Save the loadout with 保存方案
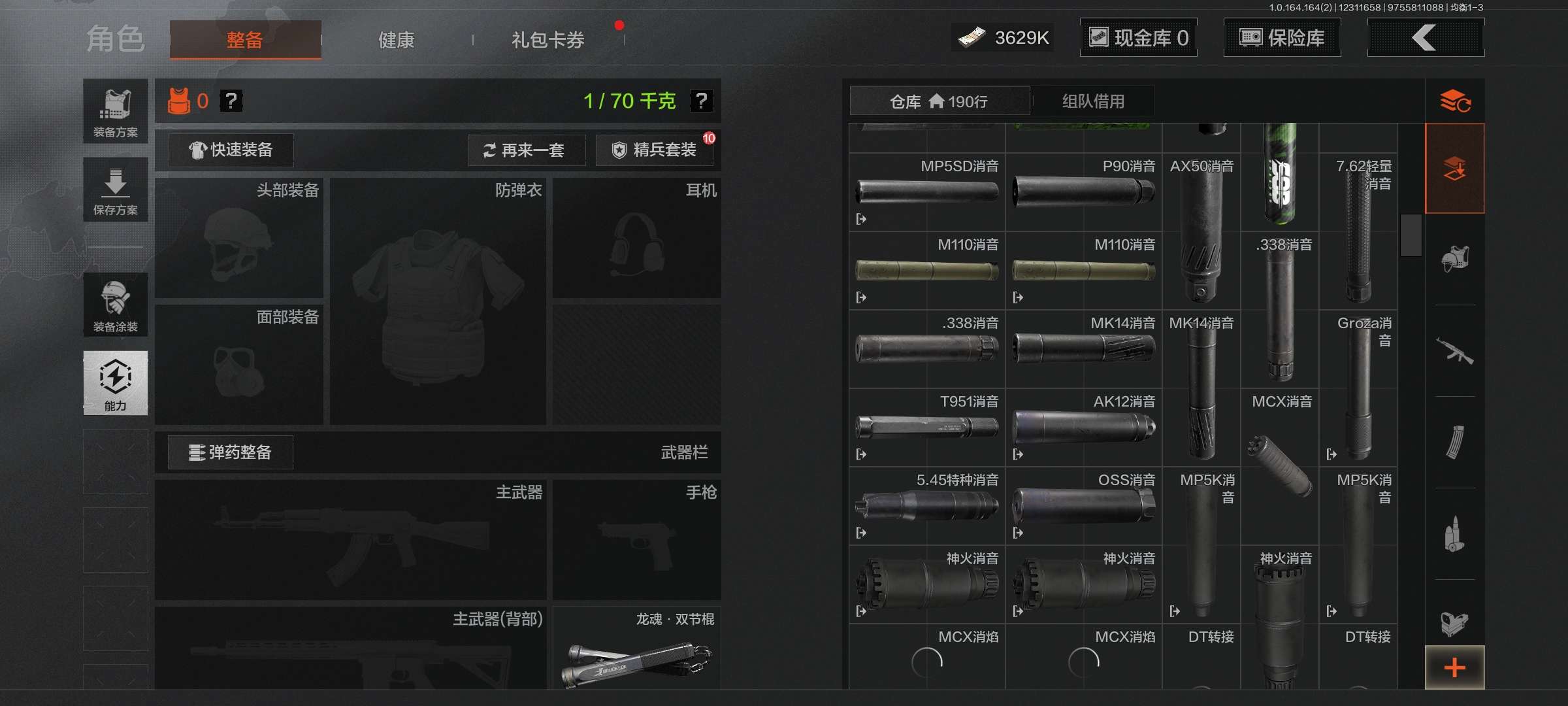The image size is (1568, 706). [116, 190]
